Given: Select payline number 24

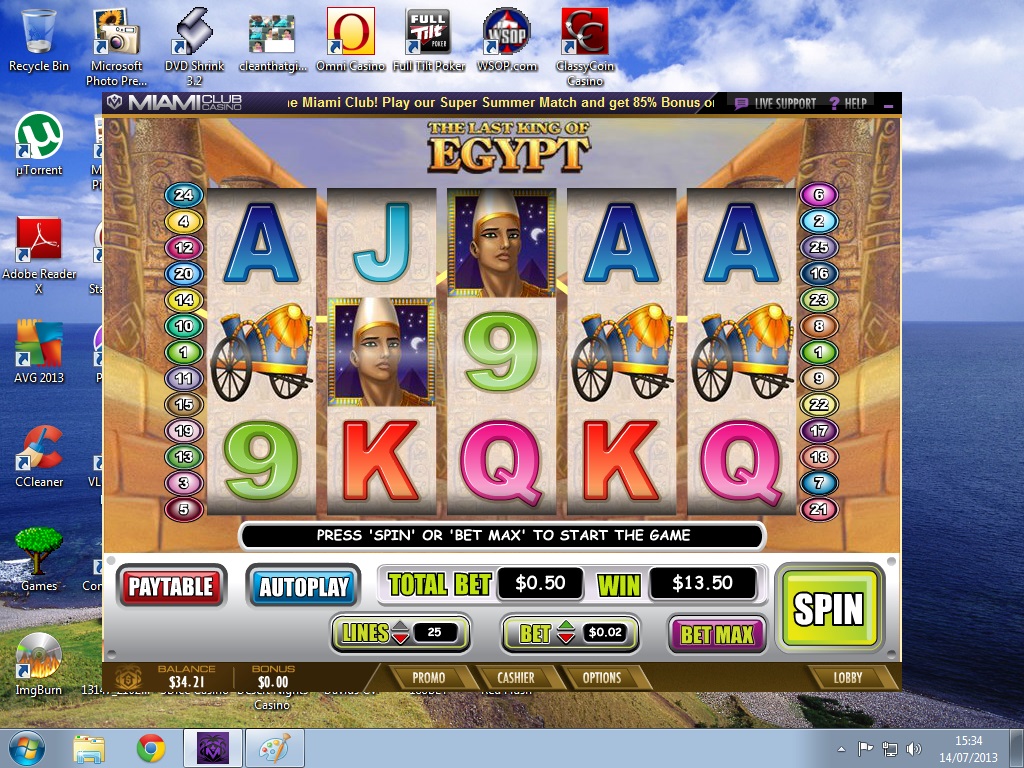Looking at the screenshot, I should [184, 195].
